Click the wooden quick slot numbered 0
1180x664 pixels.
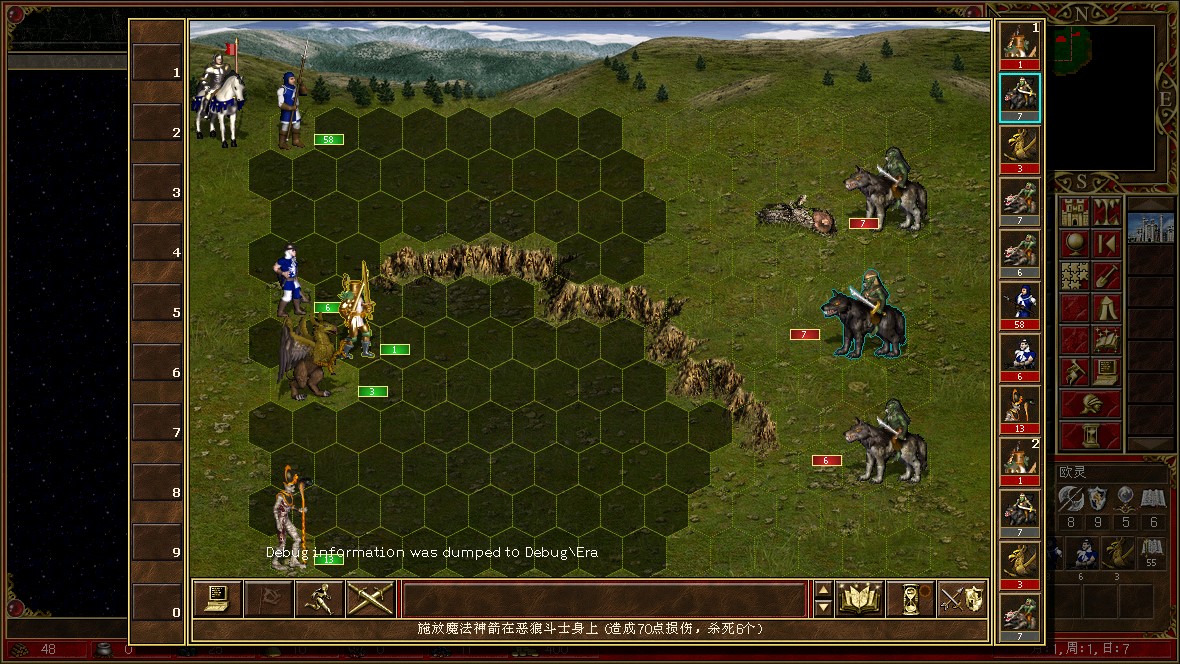tap(158, 612)
